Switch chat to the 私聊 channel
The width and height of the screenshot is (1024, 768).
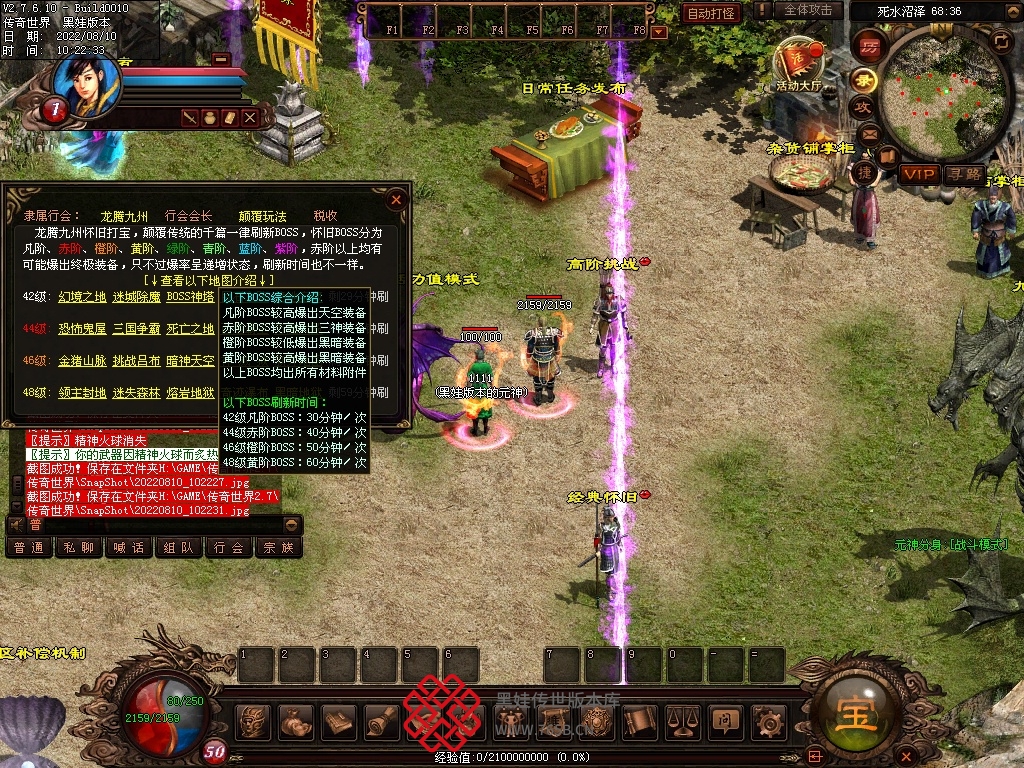pyautogui.click(x=79, y=547)
